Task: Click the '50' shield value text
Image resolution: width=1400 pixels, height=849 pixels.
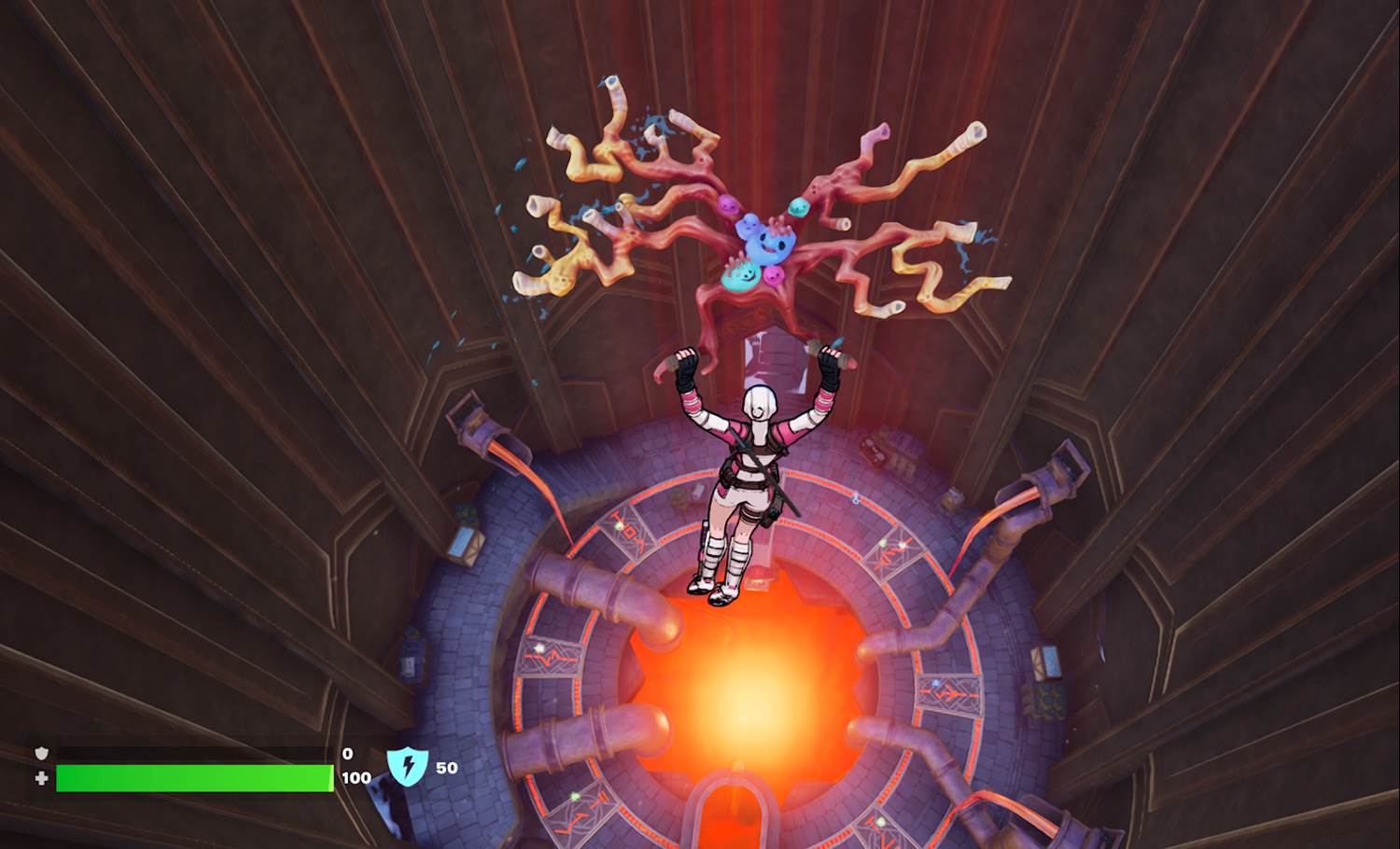Action: tap(446, 767)
